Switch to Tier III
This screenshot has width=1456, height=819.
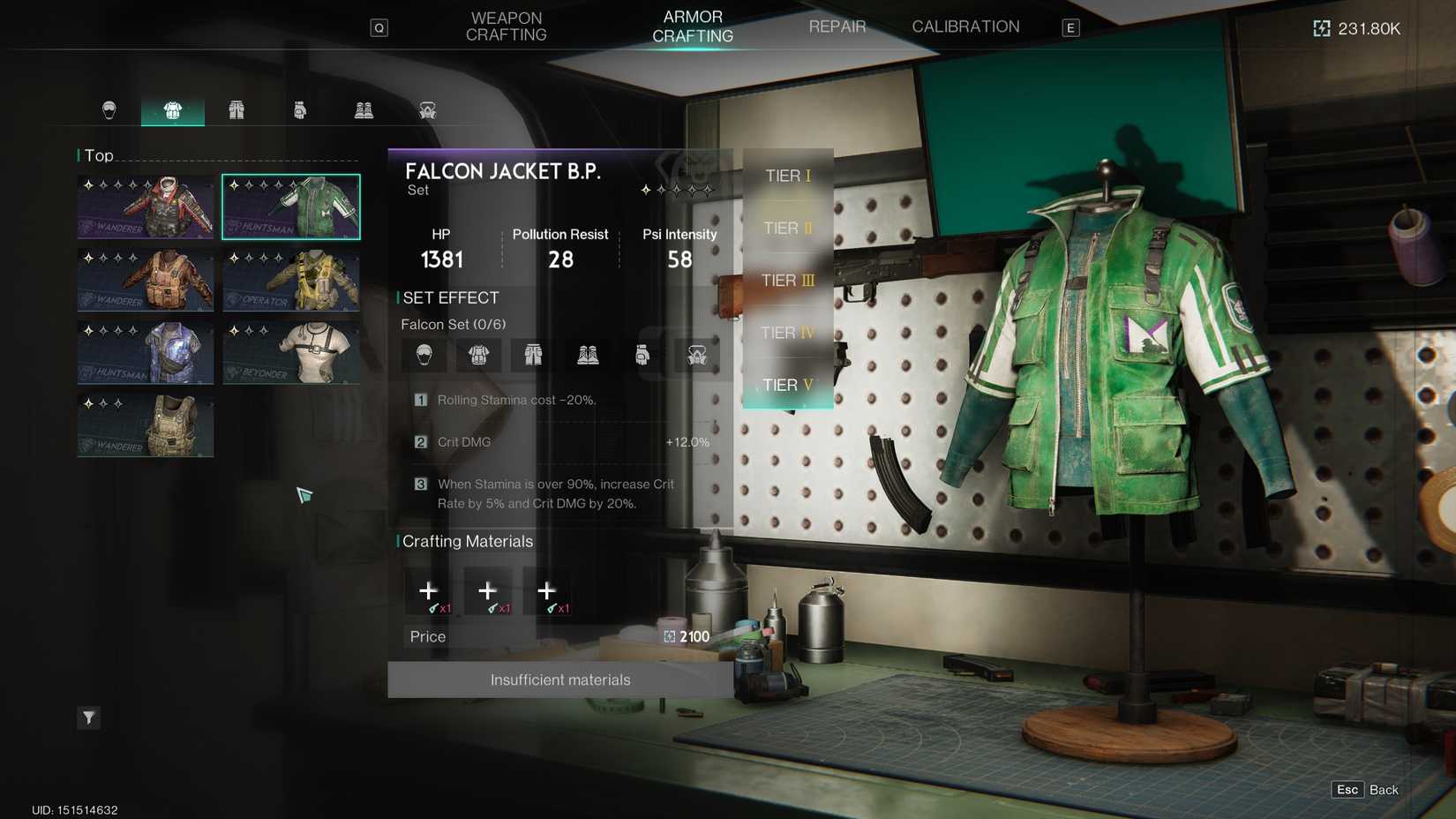pos(787,281)
